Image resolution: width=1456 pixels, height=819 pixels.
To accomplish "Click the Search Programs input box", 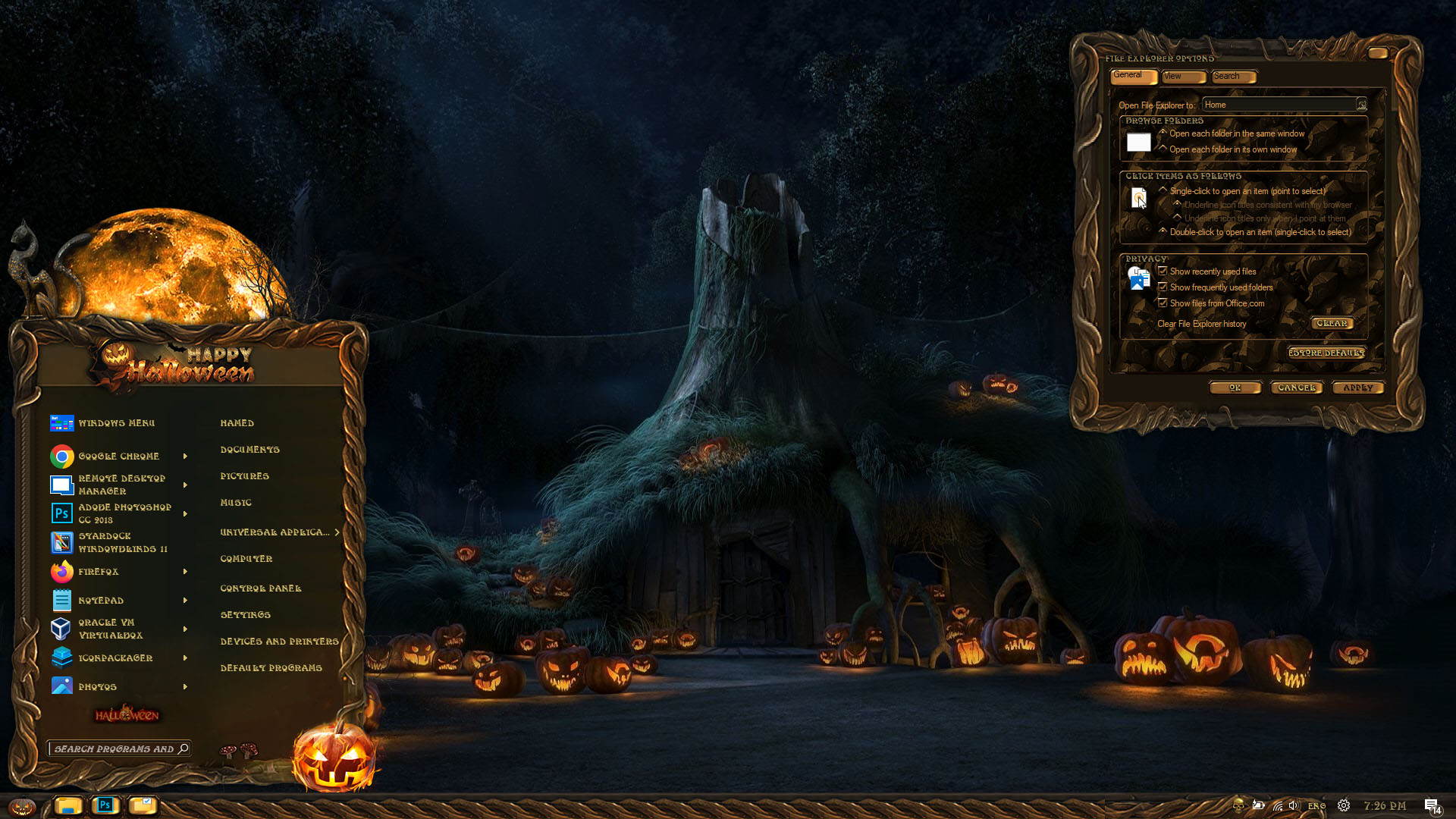I will (x=115, y=749).
